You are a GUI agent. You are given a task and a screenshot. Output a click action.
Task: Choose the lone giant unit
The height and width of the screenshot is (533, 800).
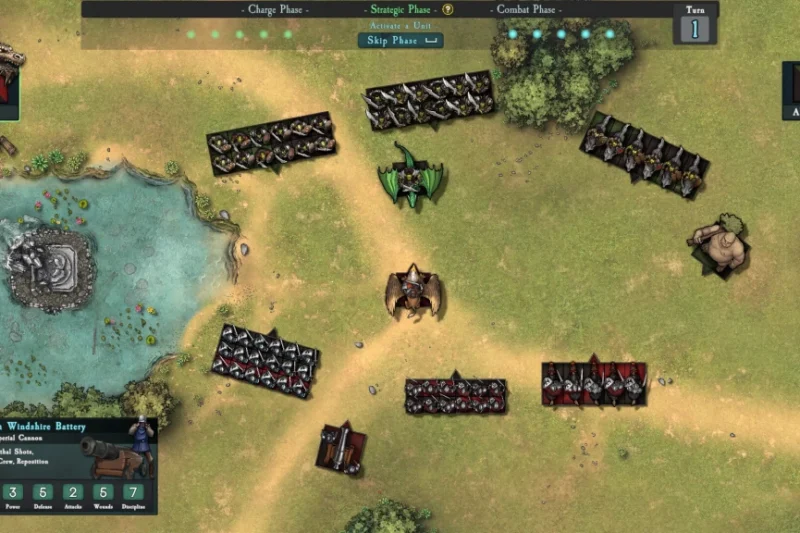pyautogui.click(x=722, y=245)
